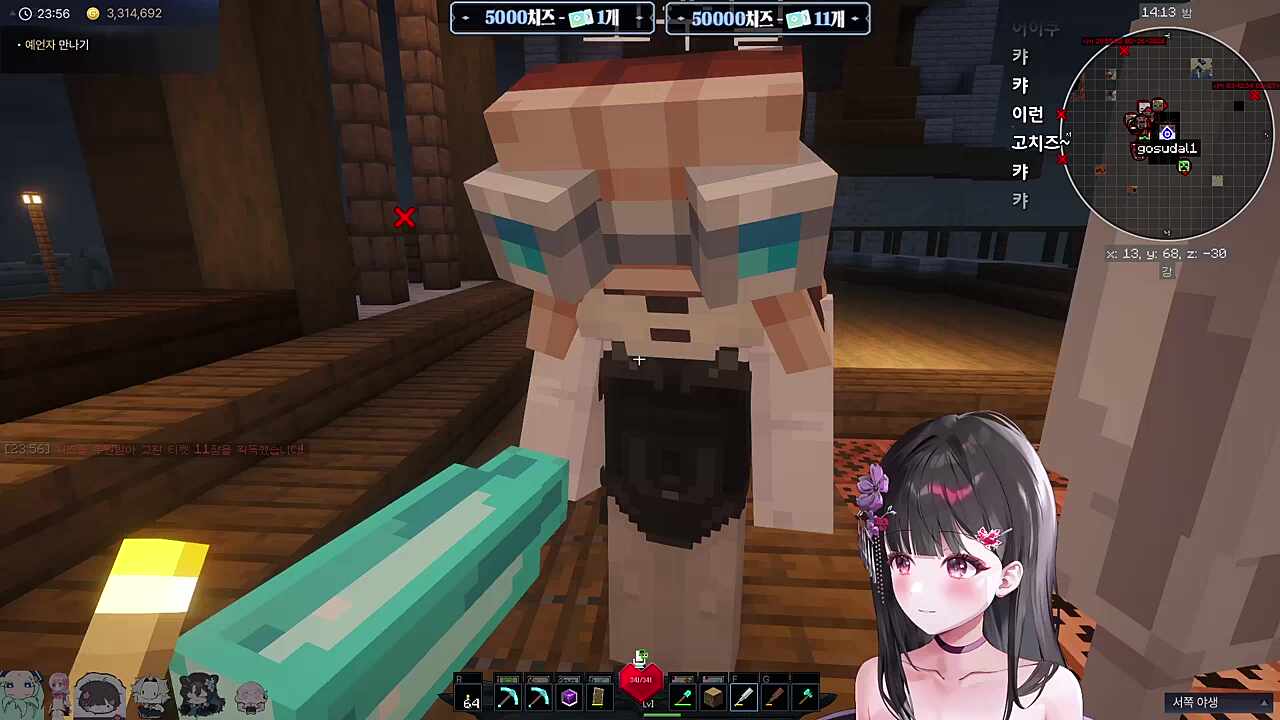The image size is (1280, 720).
Task: Click the [Lv] label under the health heart
Action: coord(648,703)
